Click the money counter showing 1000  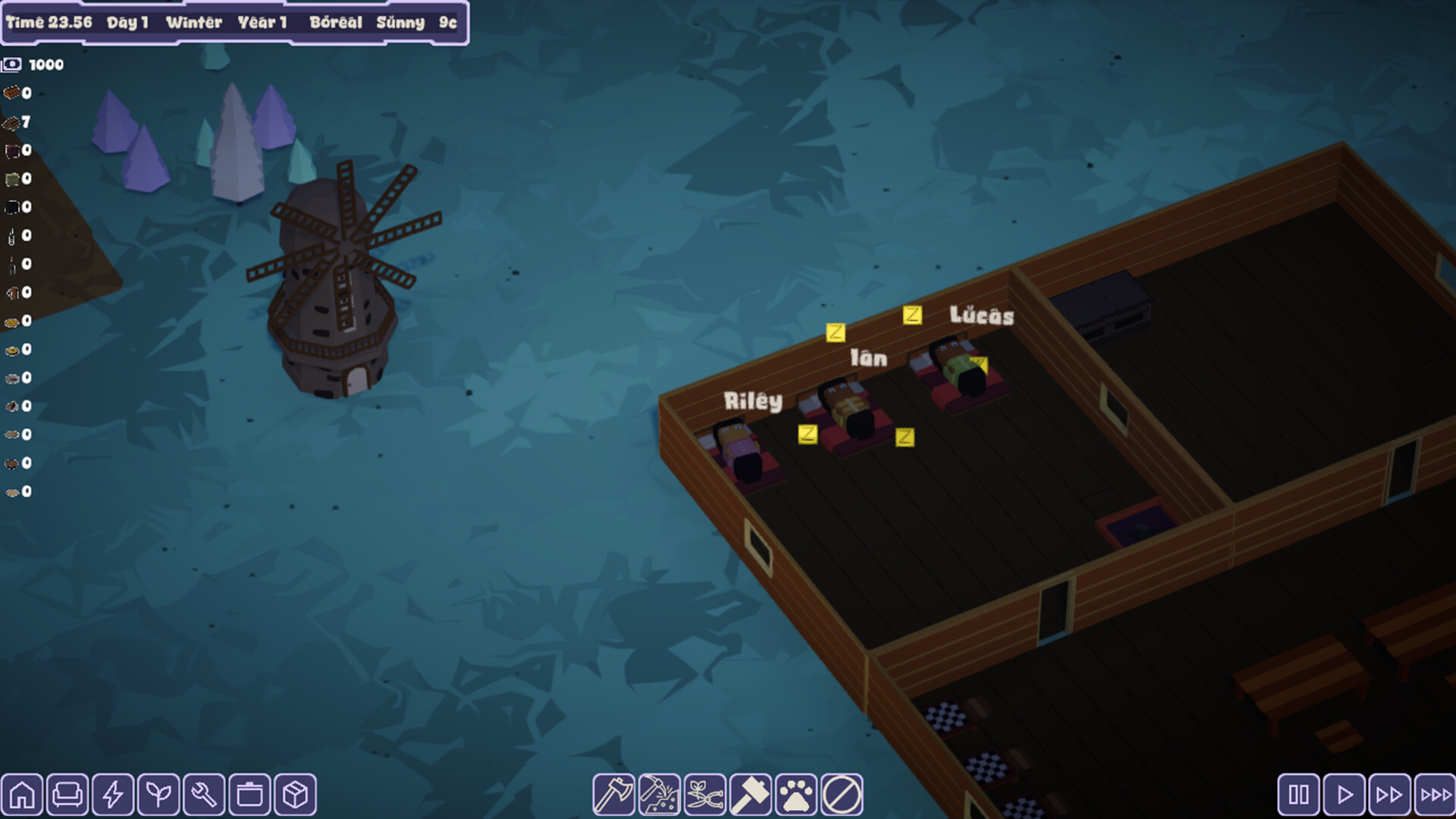click(x=33, y=64)
